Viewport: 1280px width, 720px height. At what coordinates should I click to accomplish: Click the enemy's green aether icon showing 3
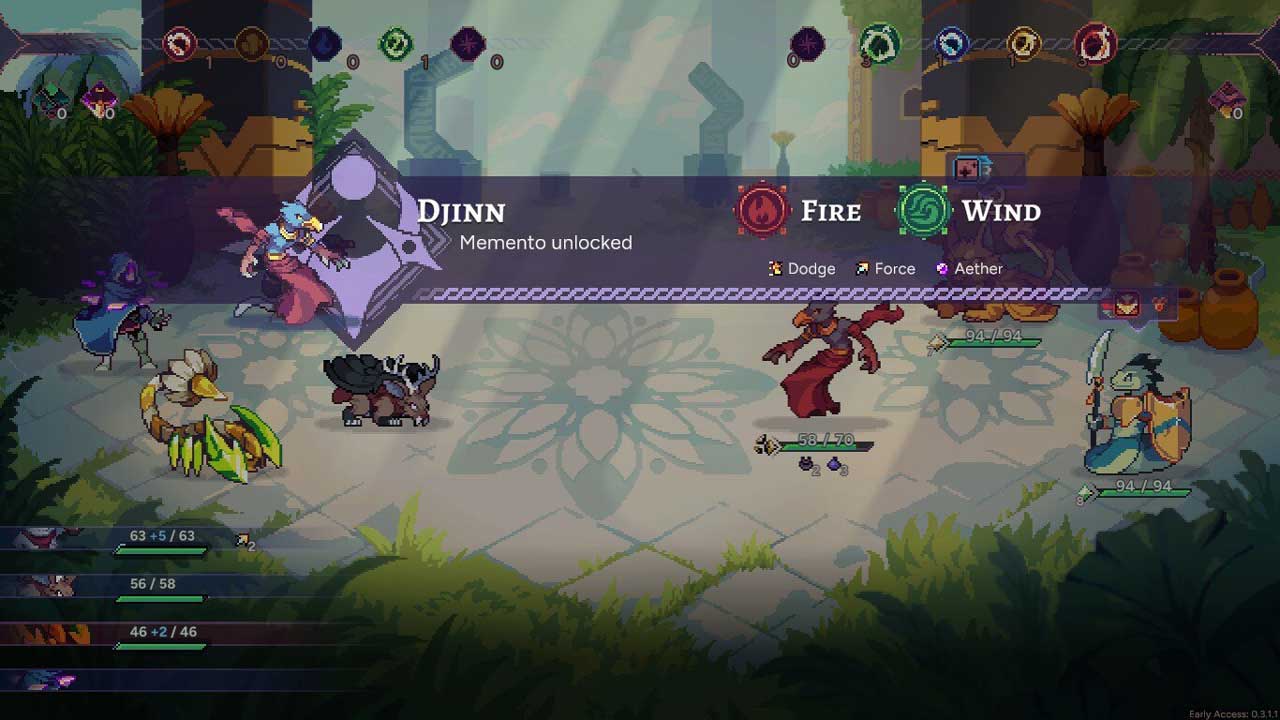point(879,44)
